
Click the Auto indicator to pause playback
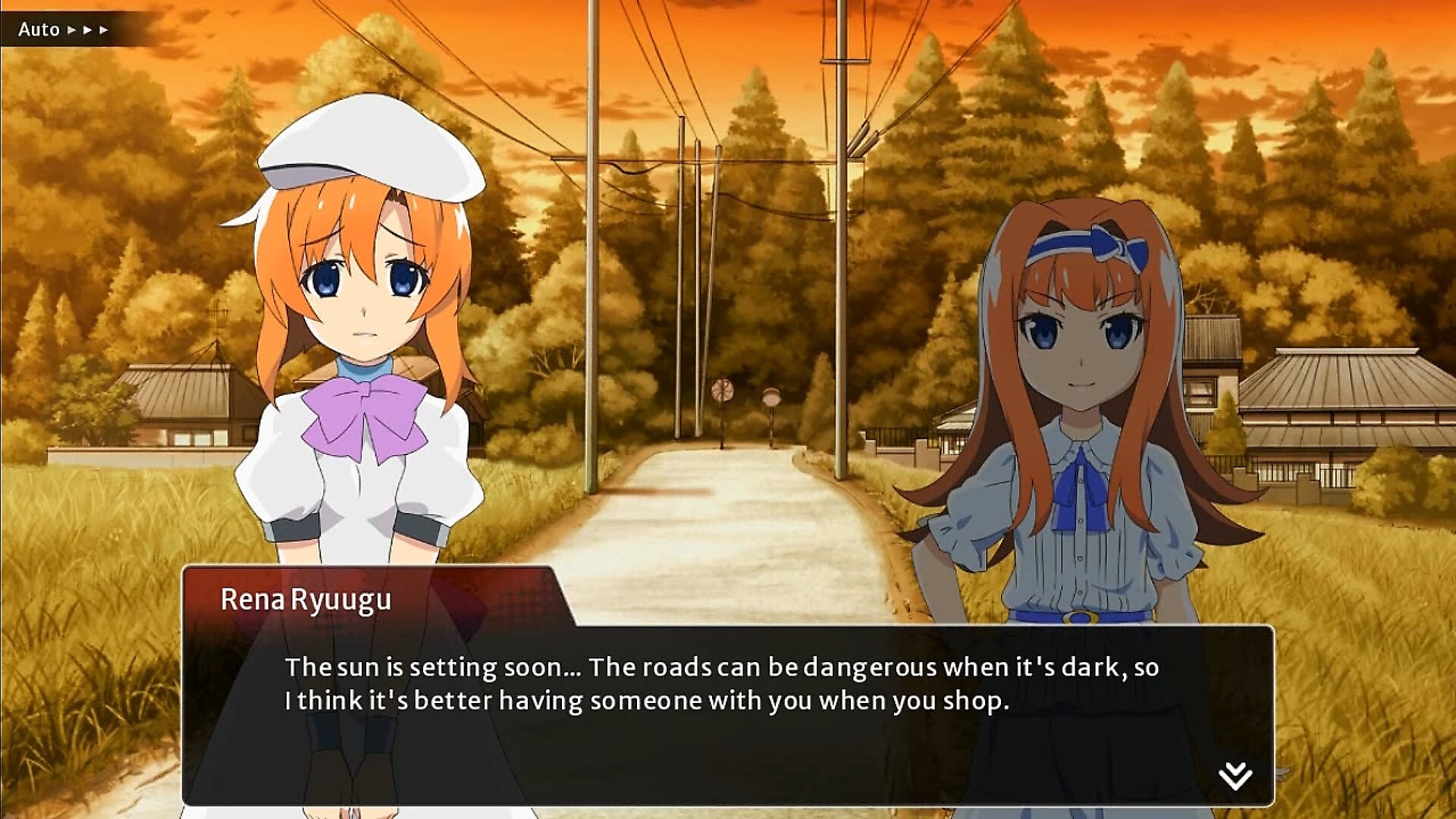[x=39, y=30]
